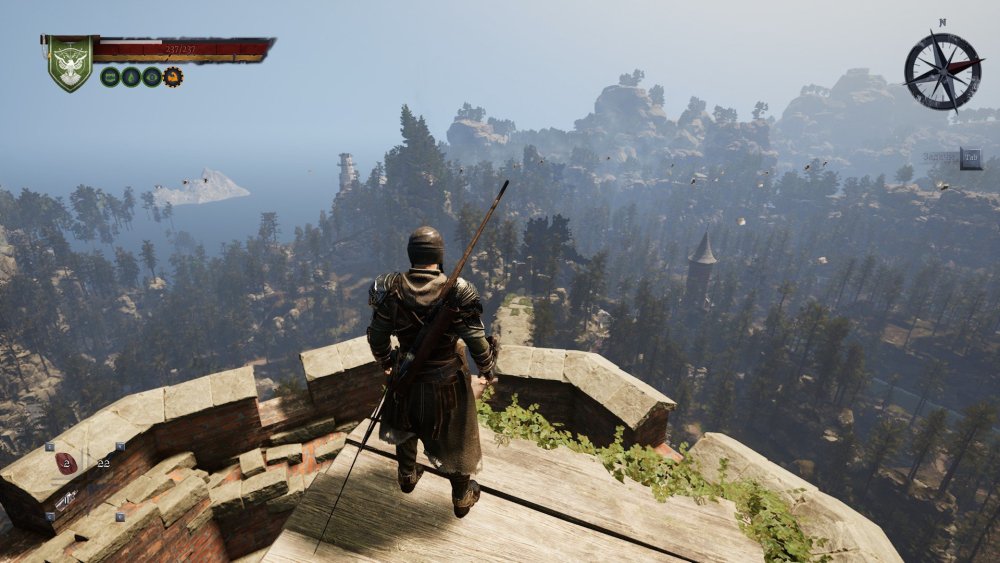Select the green eye status icon
This screenshot has height=563, width=1000.
(152, 77)
